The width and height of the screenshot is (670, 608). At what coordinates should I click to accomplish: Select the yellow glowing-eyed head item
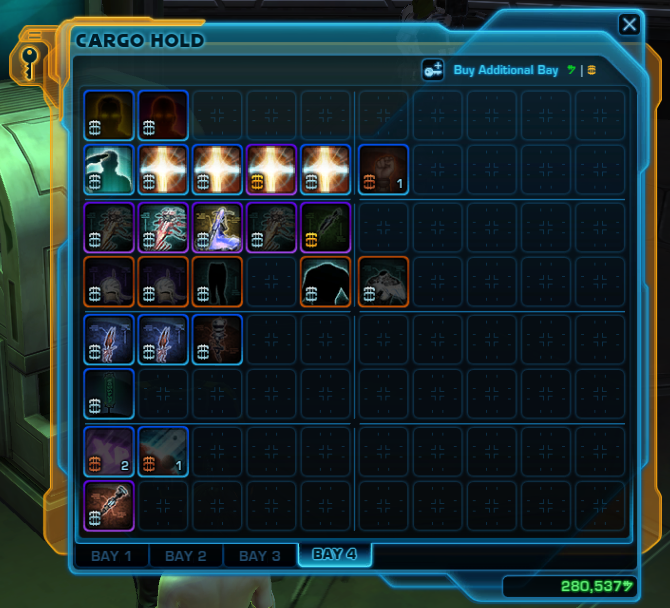click(109, 115)
